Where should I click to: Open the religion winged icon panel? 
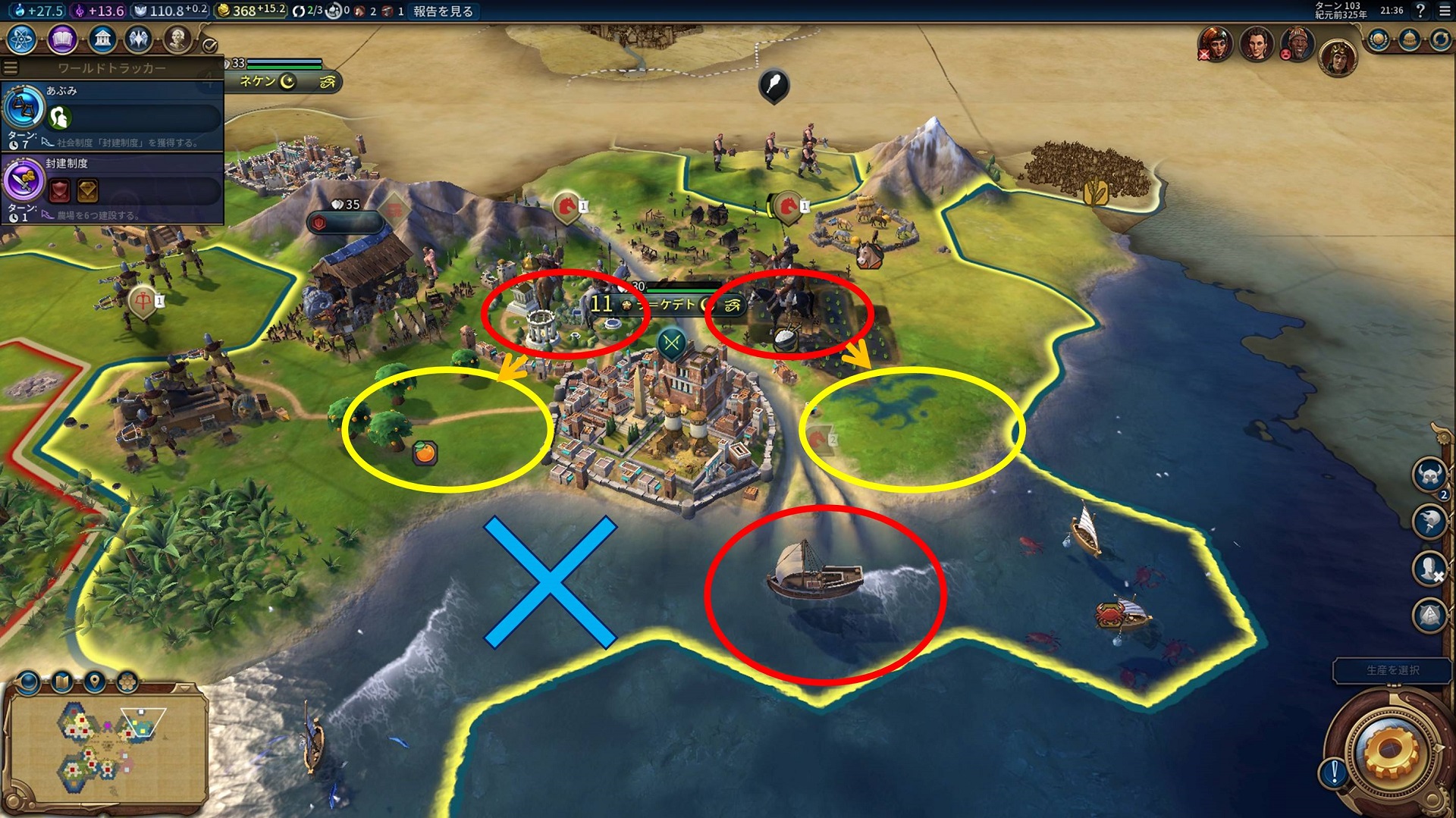tap(139, 39)
